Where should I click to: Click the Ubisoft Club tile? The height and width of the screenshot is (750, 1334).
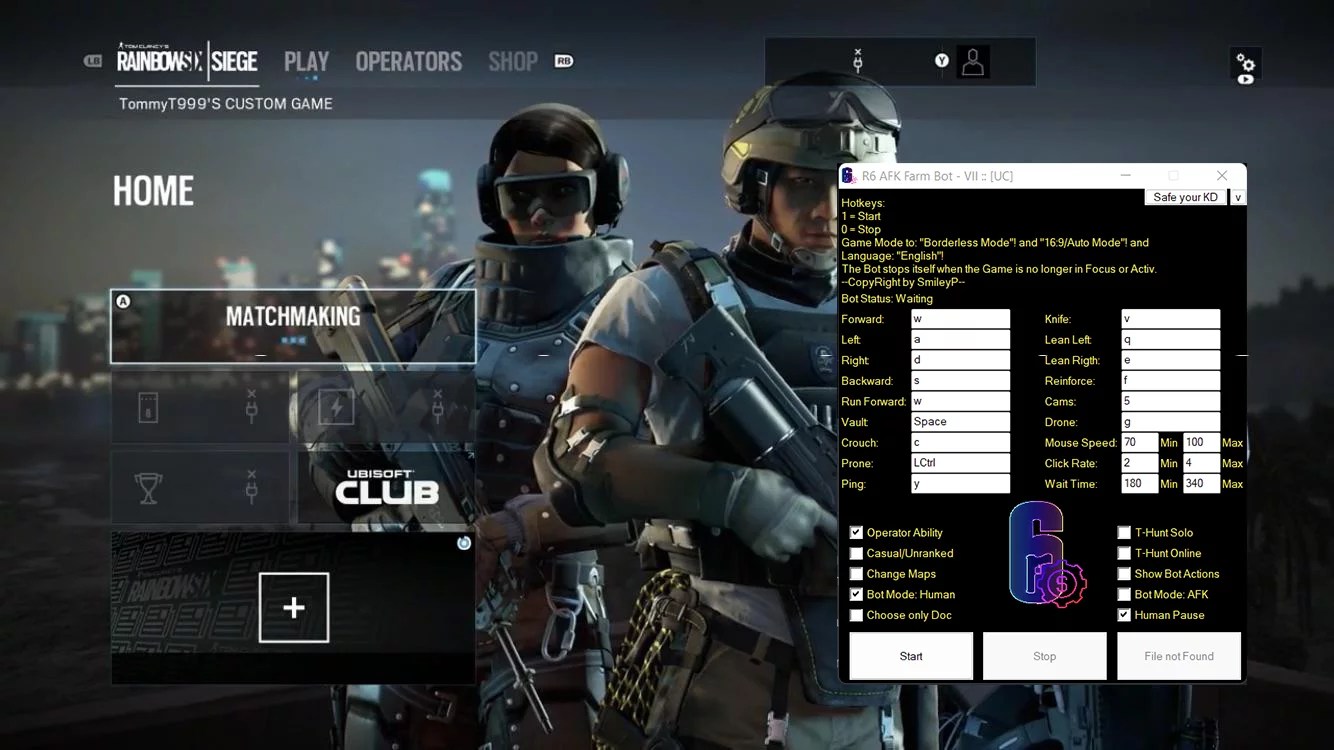click(385, 488)
